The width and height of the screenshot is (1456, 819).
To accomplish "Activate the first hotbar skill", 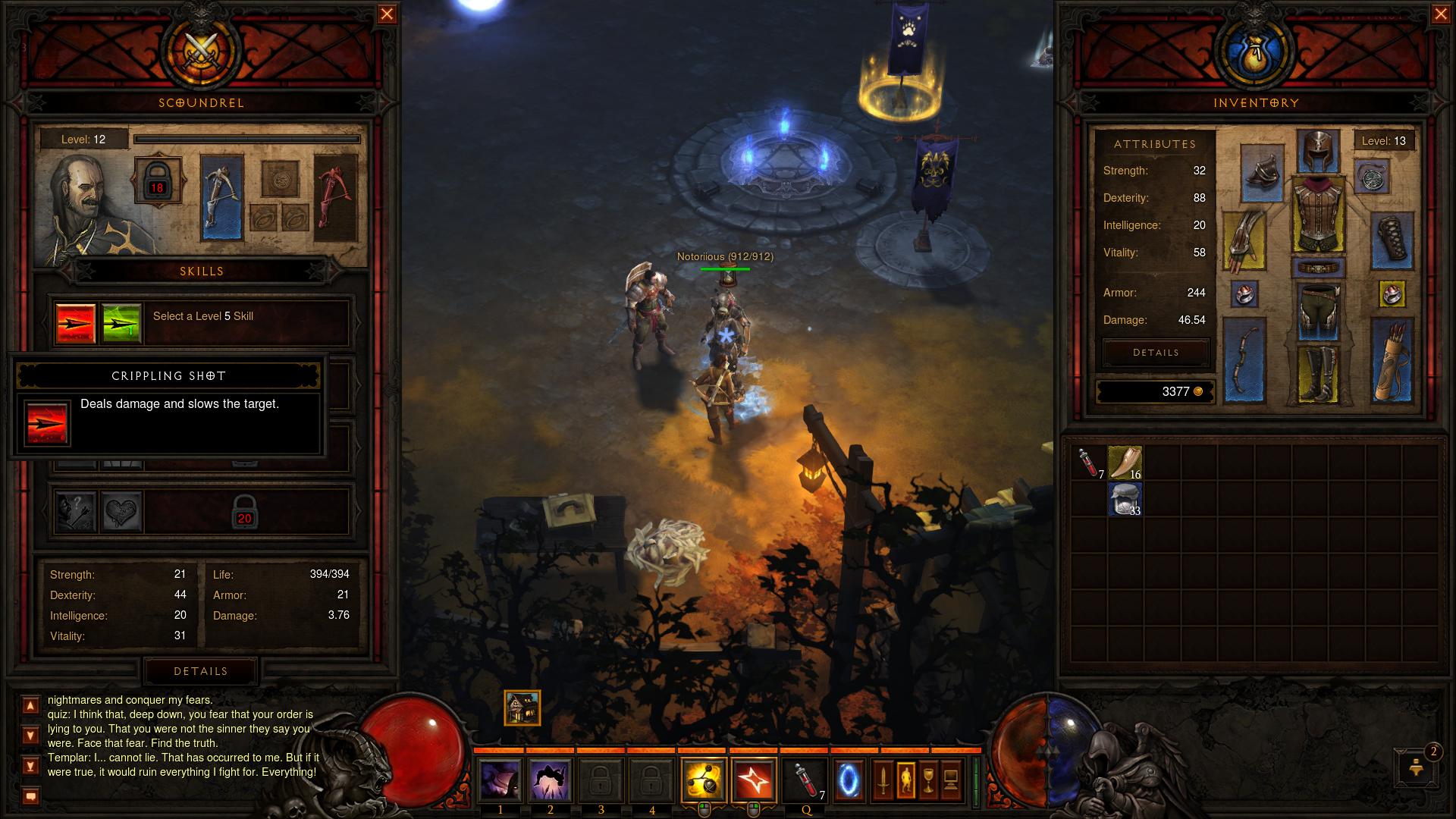I will tap(500, 780).
